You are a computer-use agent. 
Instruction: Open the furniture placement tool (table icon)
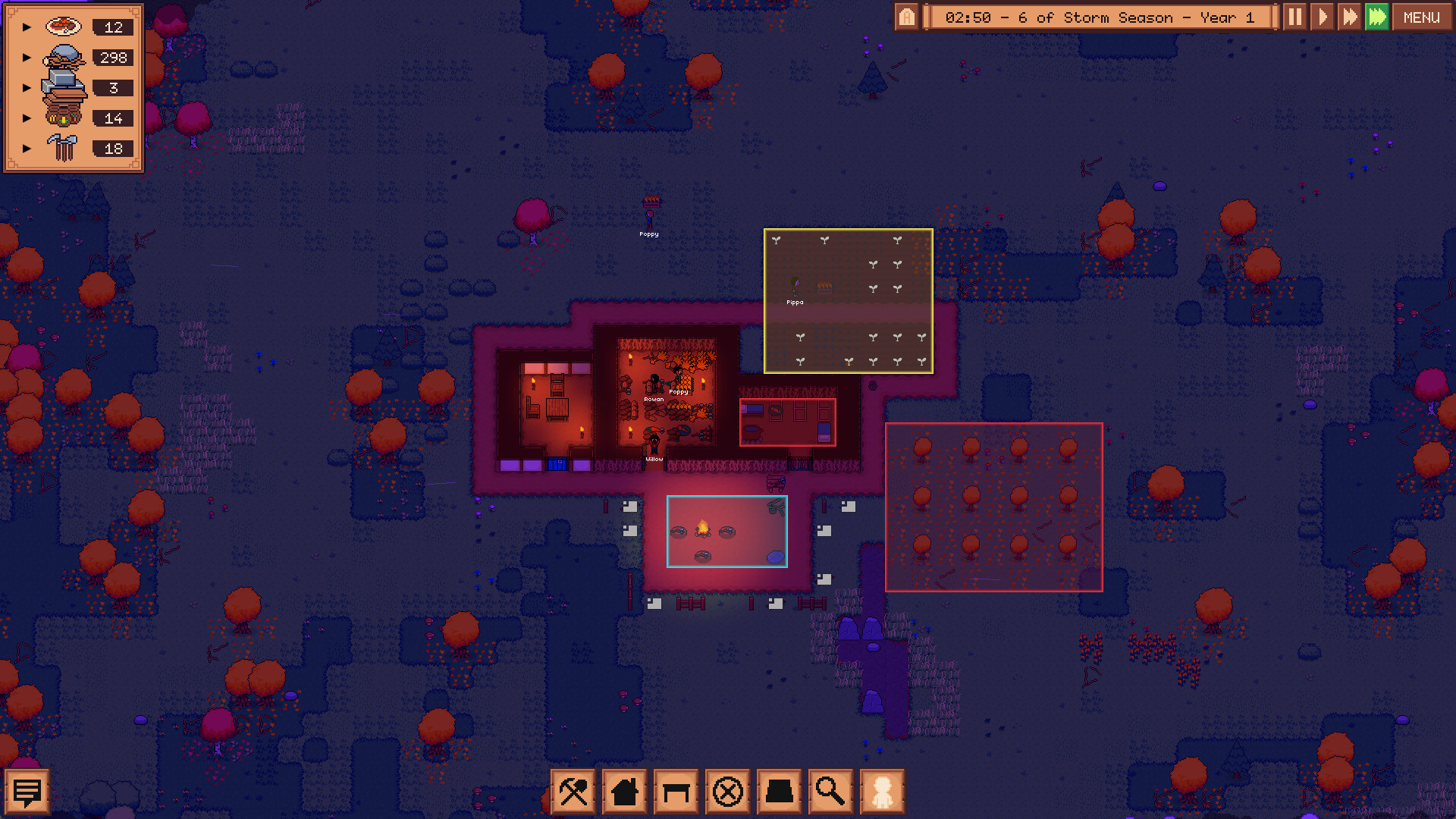pos(675,791)
